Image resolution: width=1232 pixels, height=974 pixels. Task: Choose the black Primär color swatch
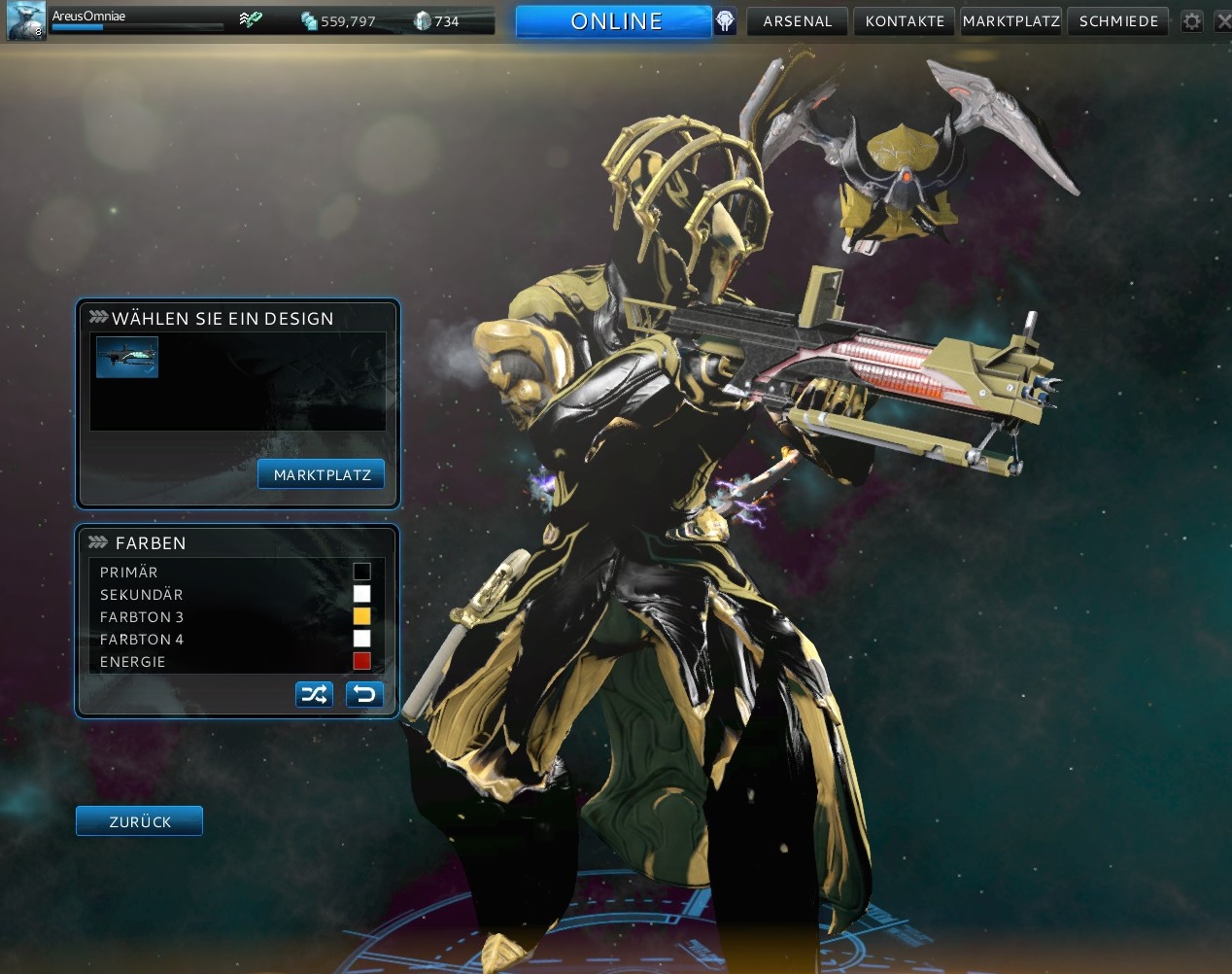361,572
